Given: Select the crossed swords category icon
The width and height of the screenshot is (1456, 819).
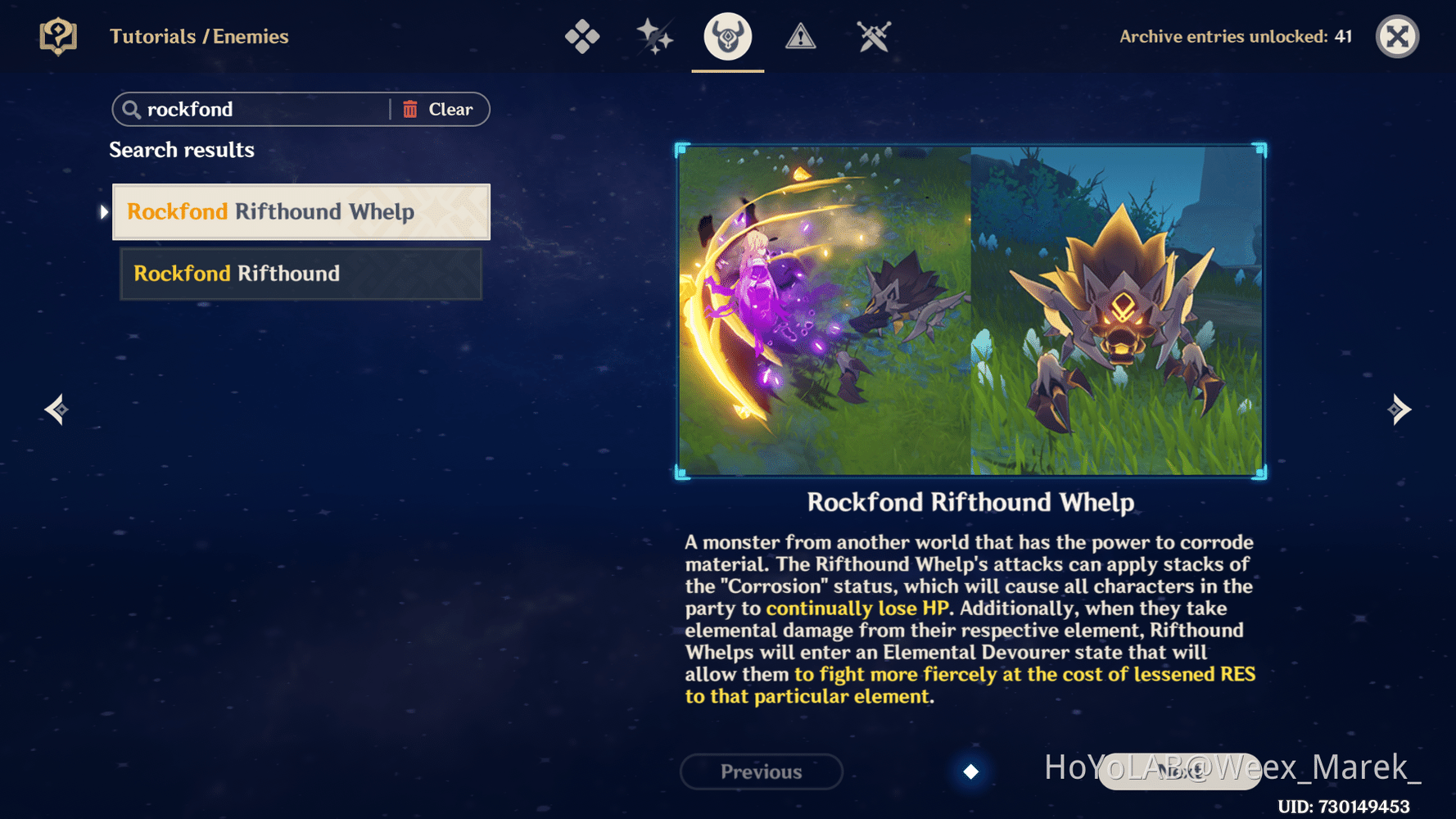Looking at the screenshot, I should 873,36.
